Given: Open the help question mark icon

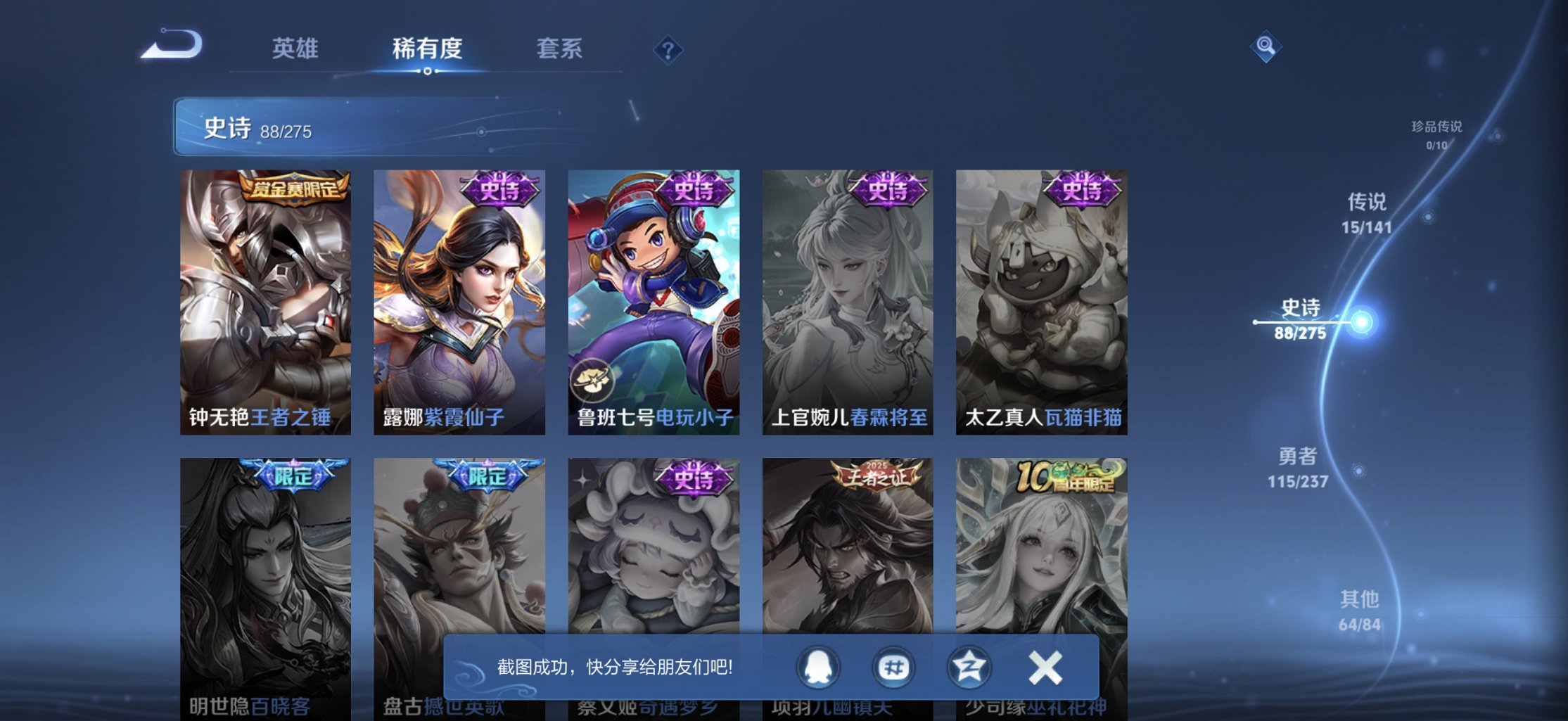Looking at the screenshot, I should [x=669, y=49].
